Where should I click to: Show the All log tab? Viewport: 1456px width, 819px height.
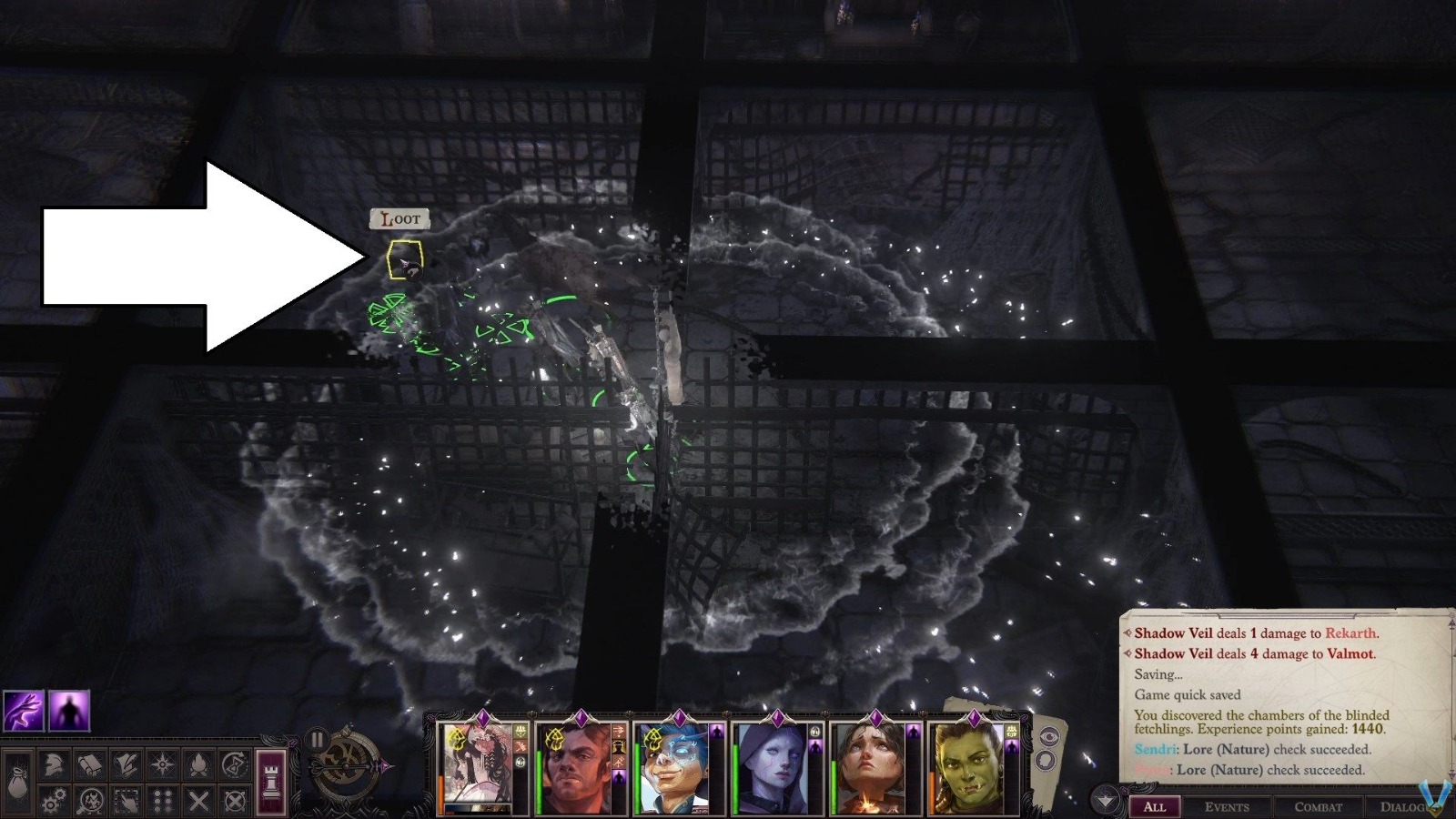(x=1154, y=807)
